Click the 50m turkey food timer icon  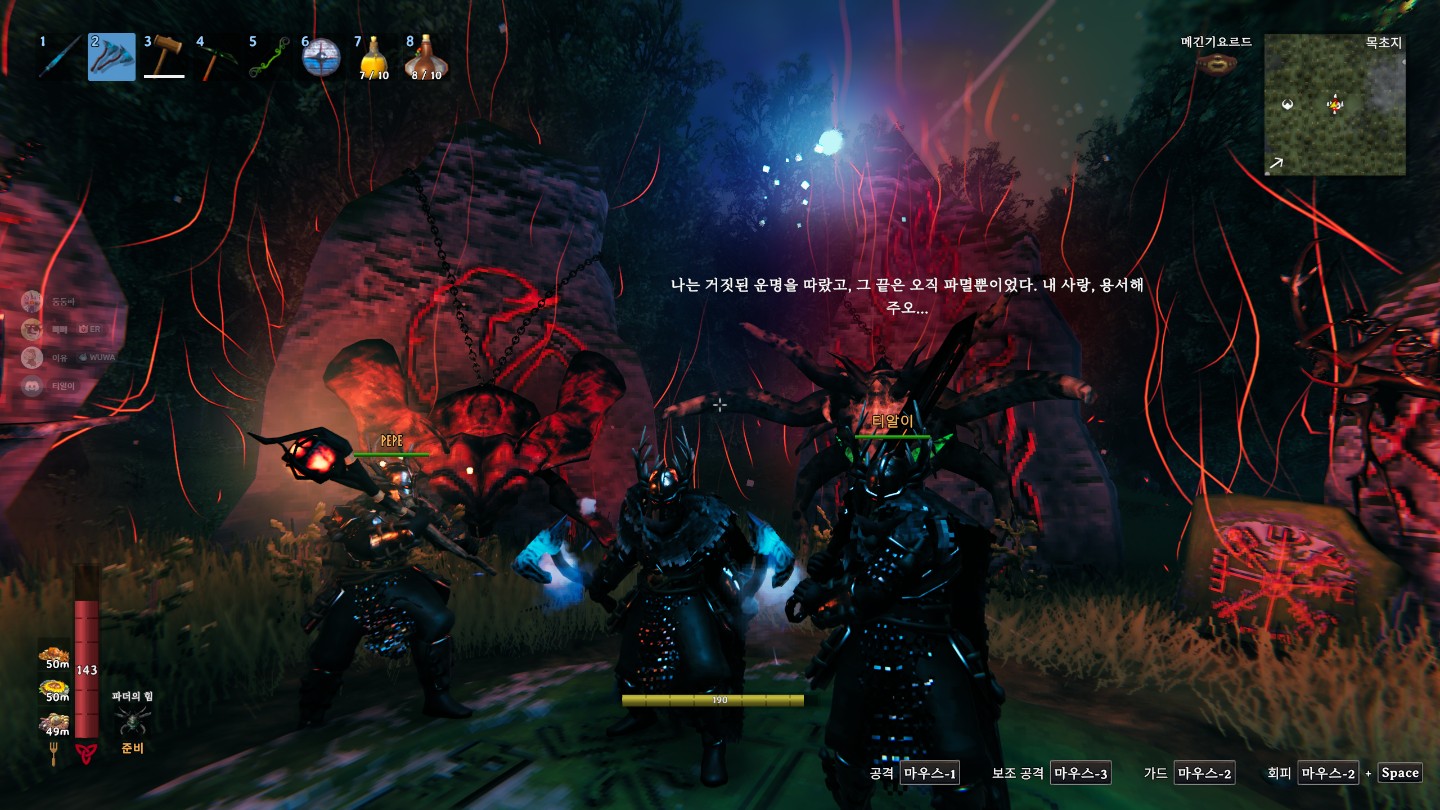(55, 655)
